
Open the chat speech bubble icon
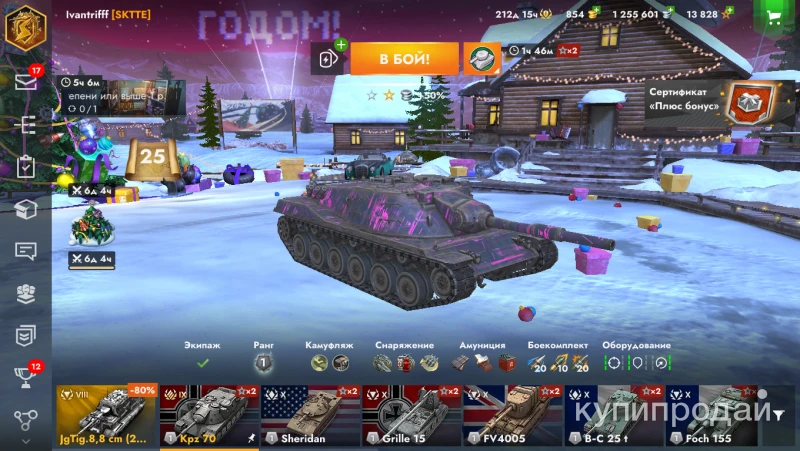tap(25, 251)
